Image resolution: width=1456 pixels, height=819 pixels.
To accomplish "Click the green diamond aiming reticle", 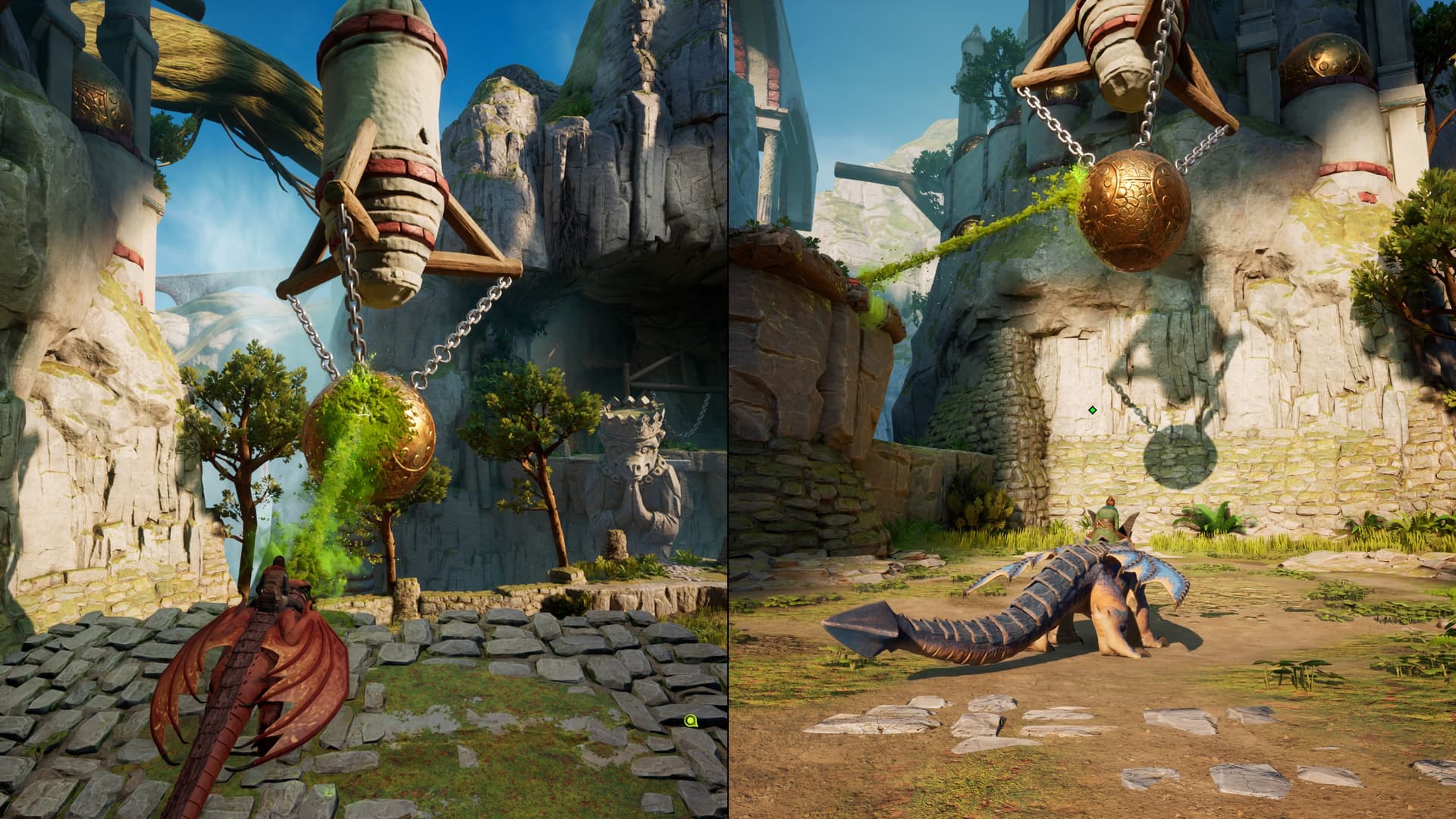I will [1092, 410].
